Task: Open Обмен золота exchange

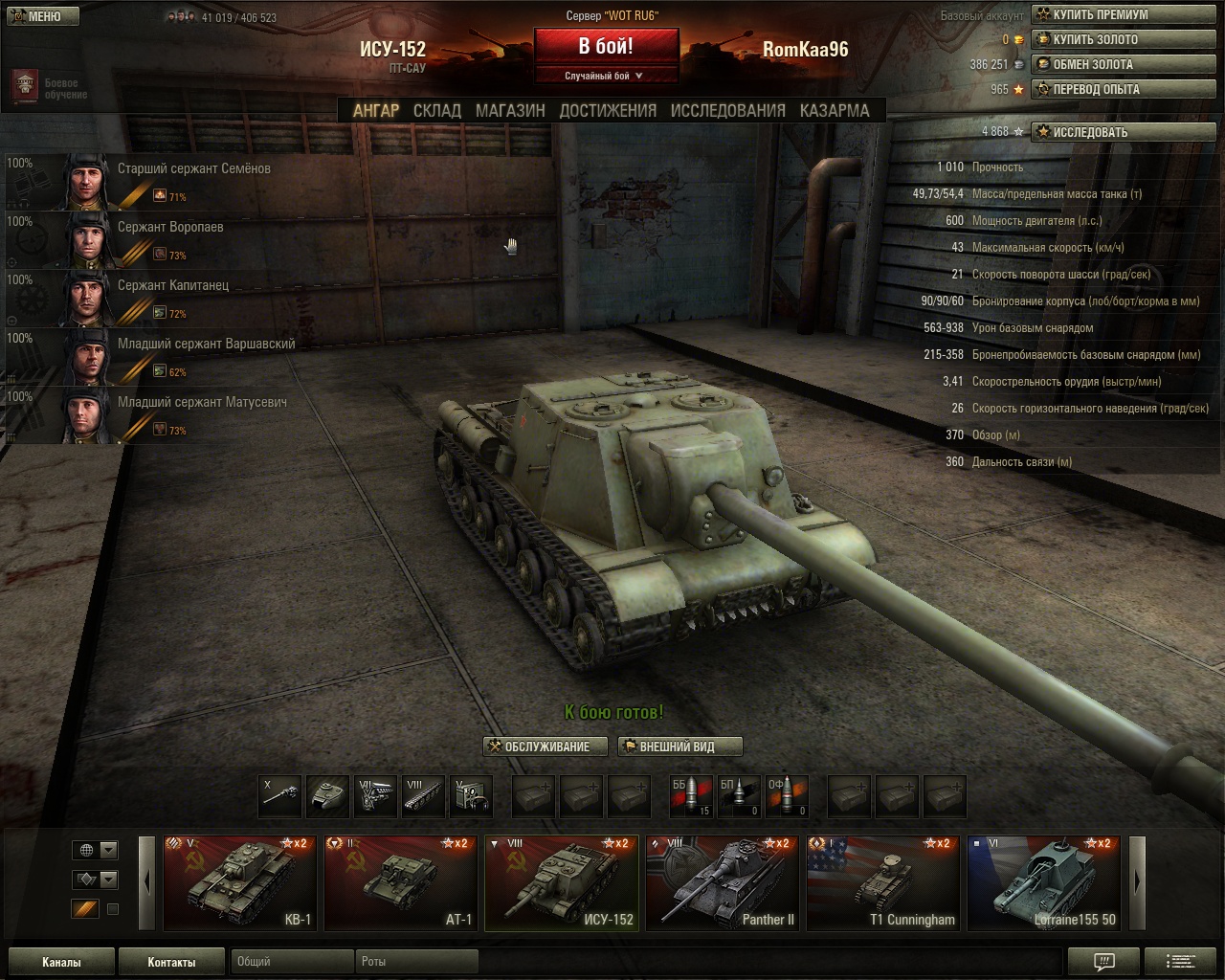Action: coord(1124,64)
